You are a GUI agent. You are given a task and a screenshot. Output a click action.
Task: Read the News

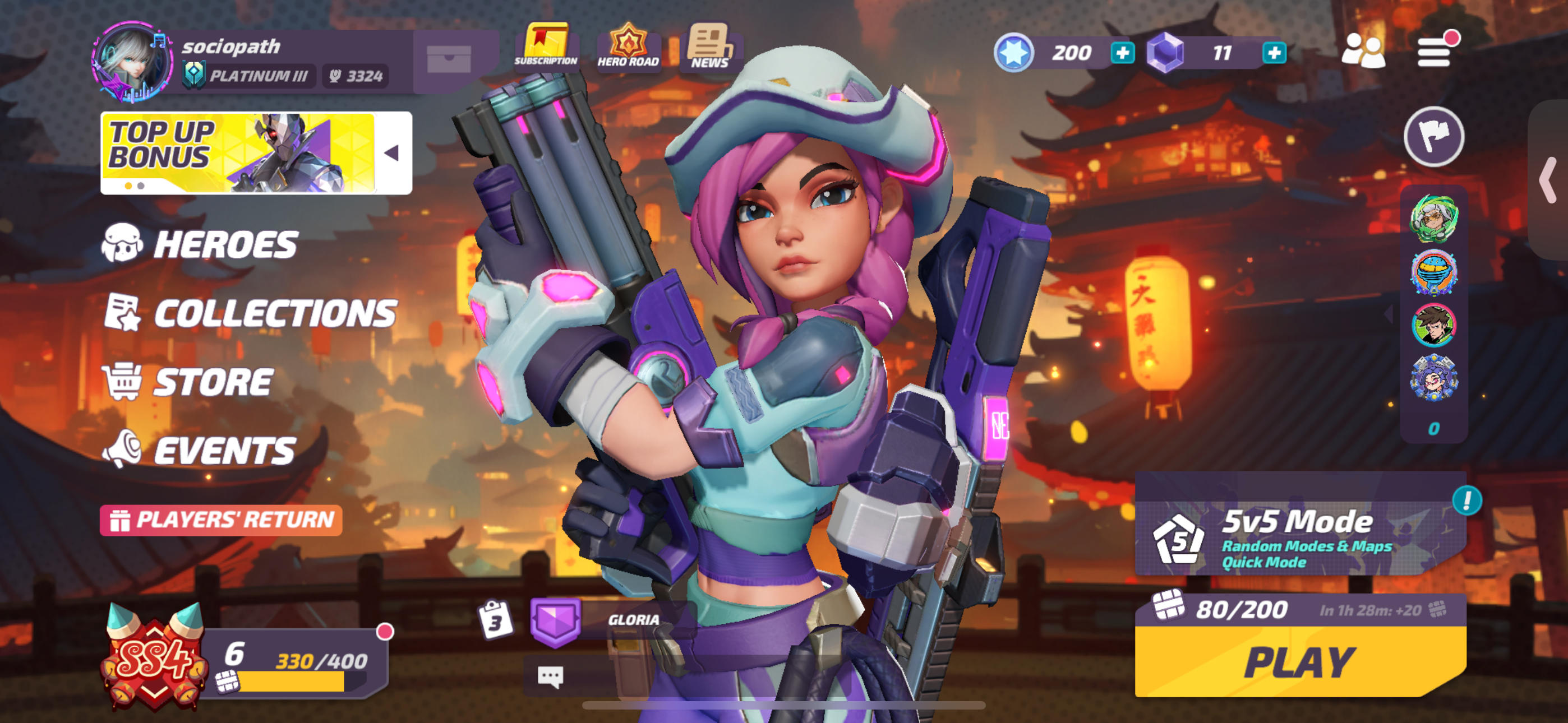click(709, 47)
